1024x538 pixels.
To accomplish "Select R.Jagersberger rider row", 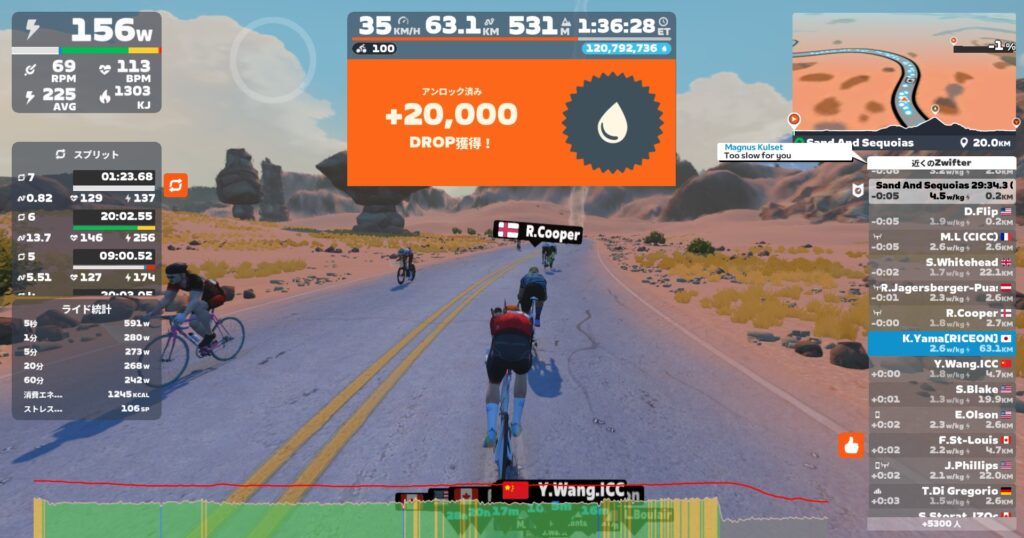I will coord(940,293).
